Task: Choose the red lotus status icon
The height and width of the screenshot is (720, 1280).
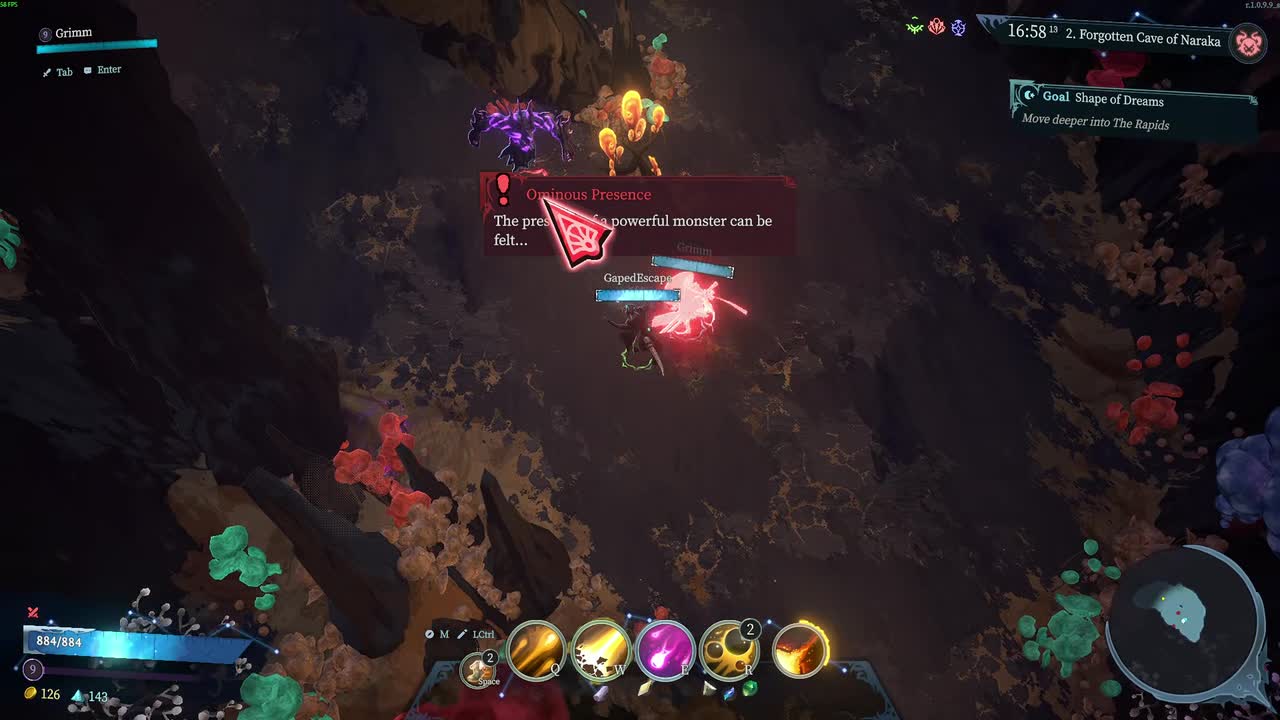Action: (936, 28)
